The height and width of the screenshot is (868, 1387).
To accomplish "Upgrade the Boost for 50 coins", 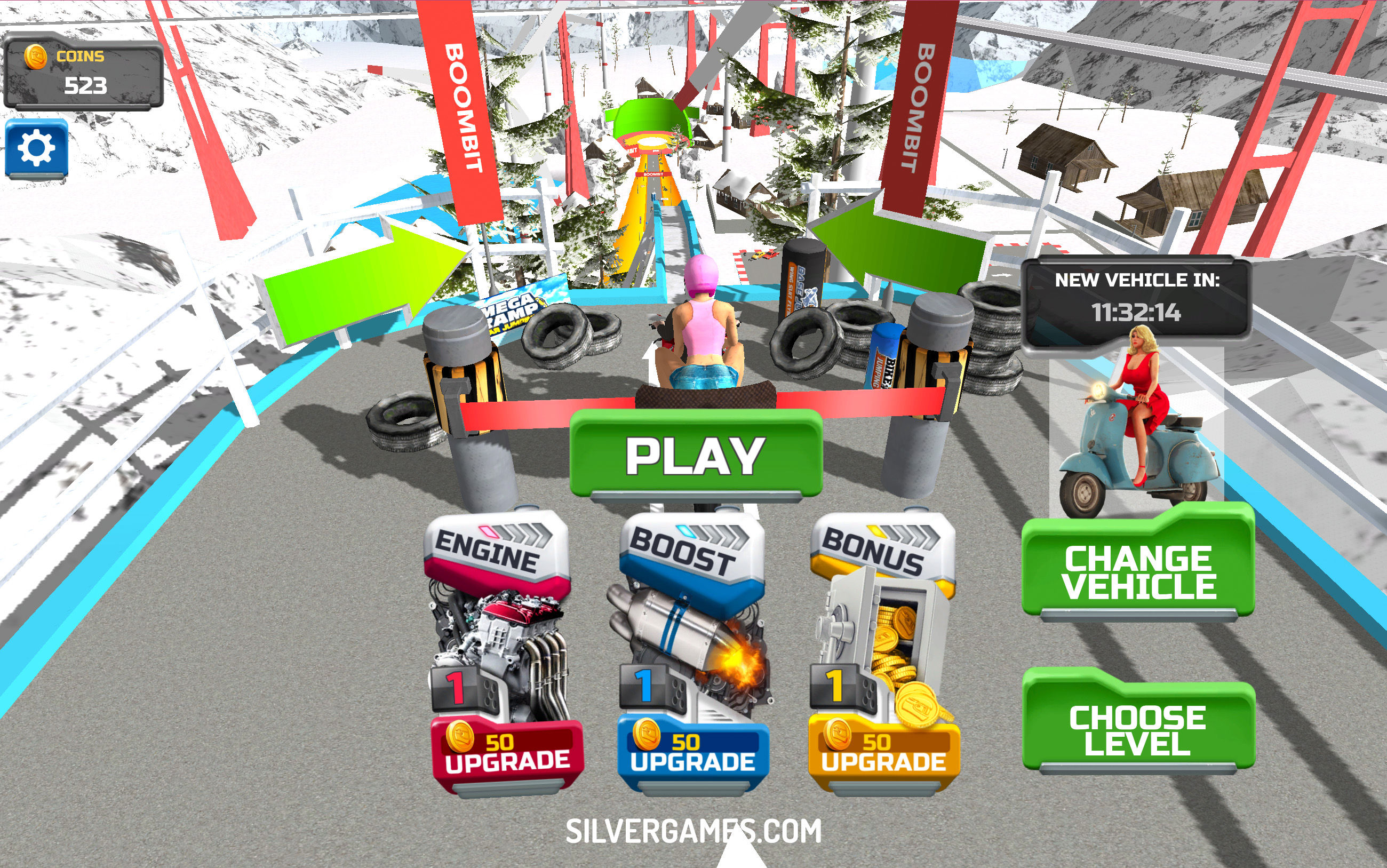I will click(692, 754).
